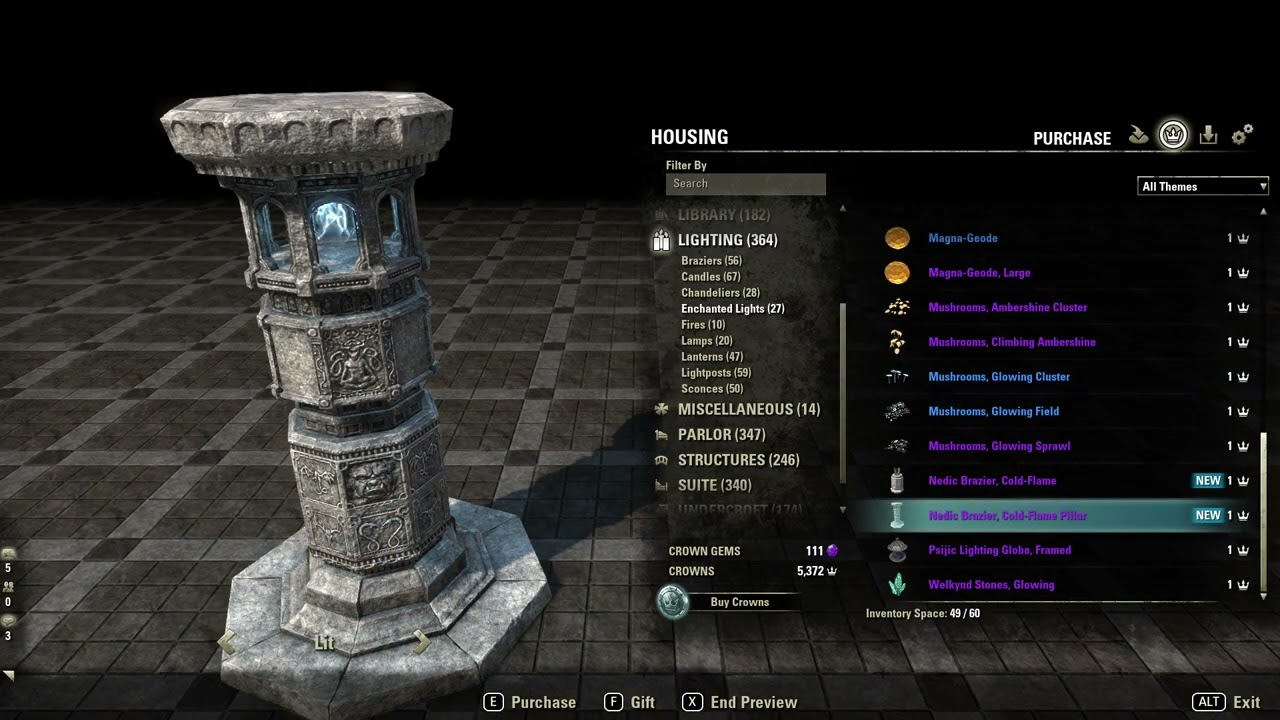
Task: Switch to the Lanterns subcategory
Action: 712,357
